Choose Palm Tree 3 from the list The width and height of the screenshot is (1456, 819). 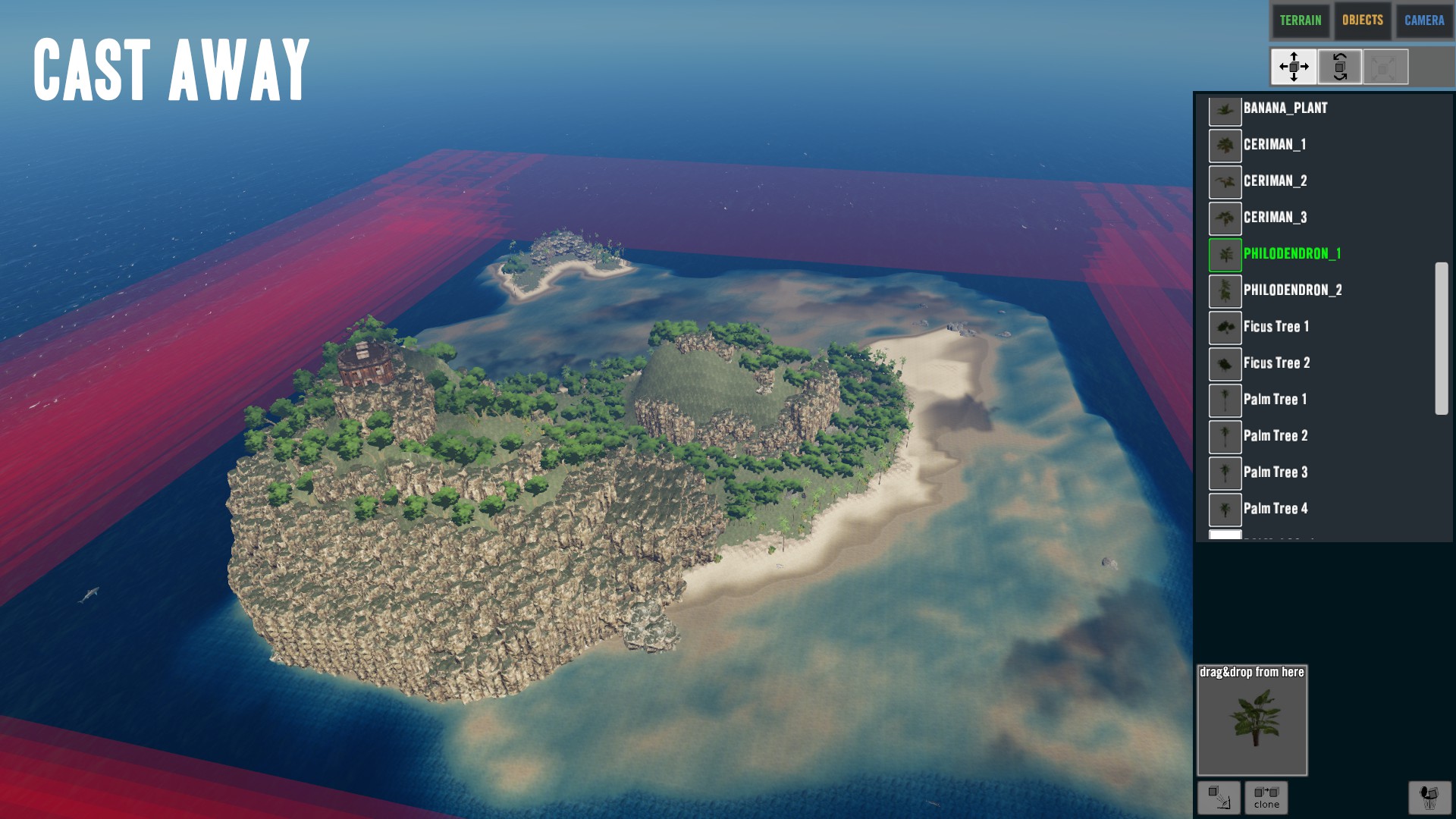click(1275, 472)
